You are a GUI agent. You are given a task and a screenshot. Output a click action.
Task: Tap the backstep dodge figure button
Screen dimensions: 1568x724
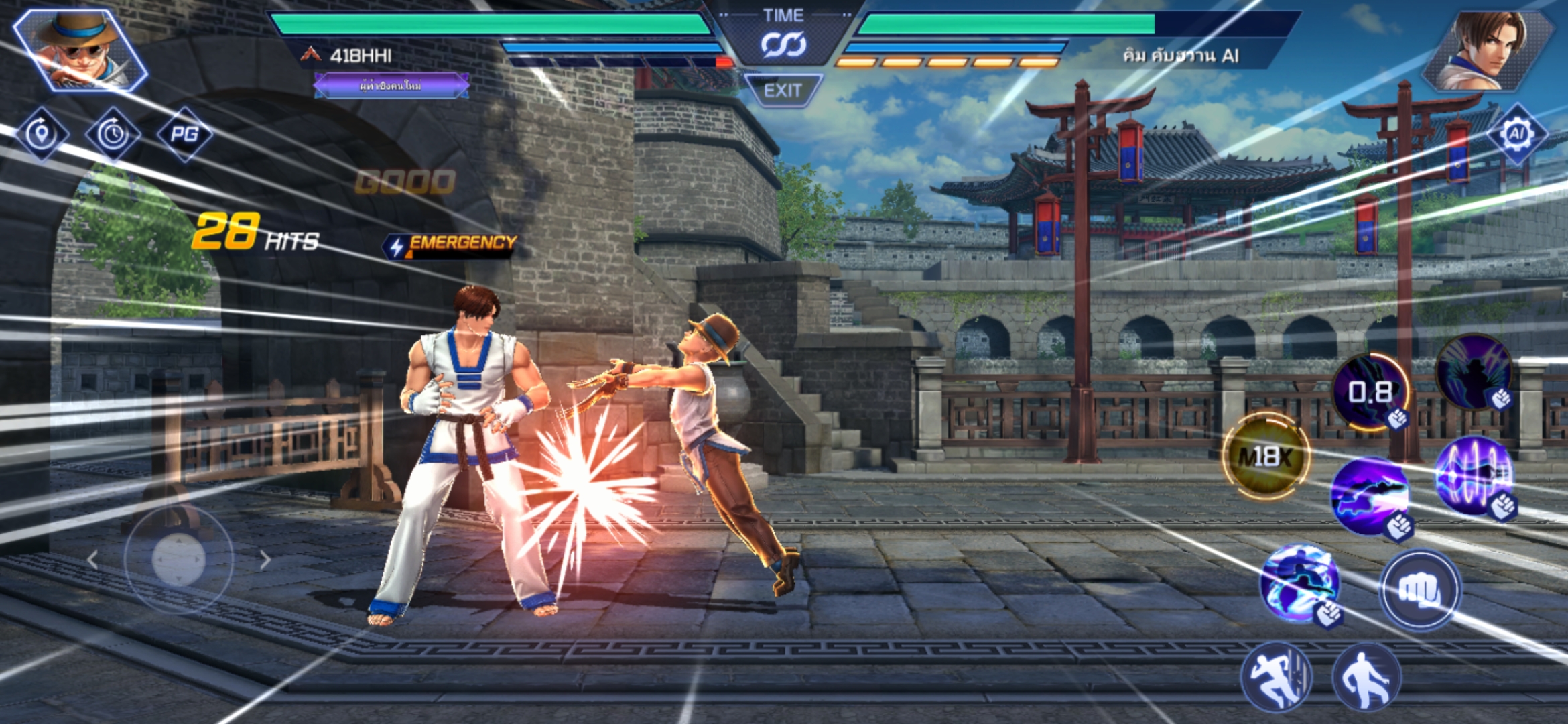[1366, 677]
